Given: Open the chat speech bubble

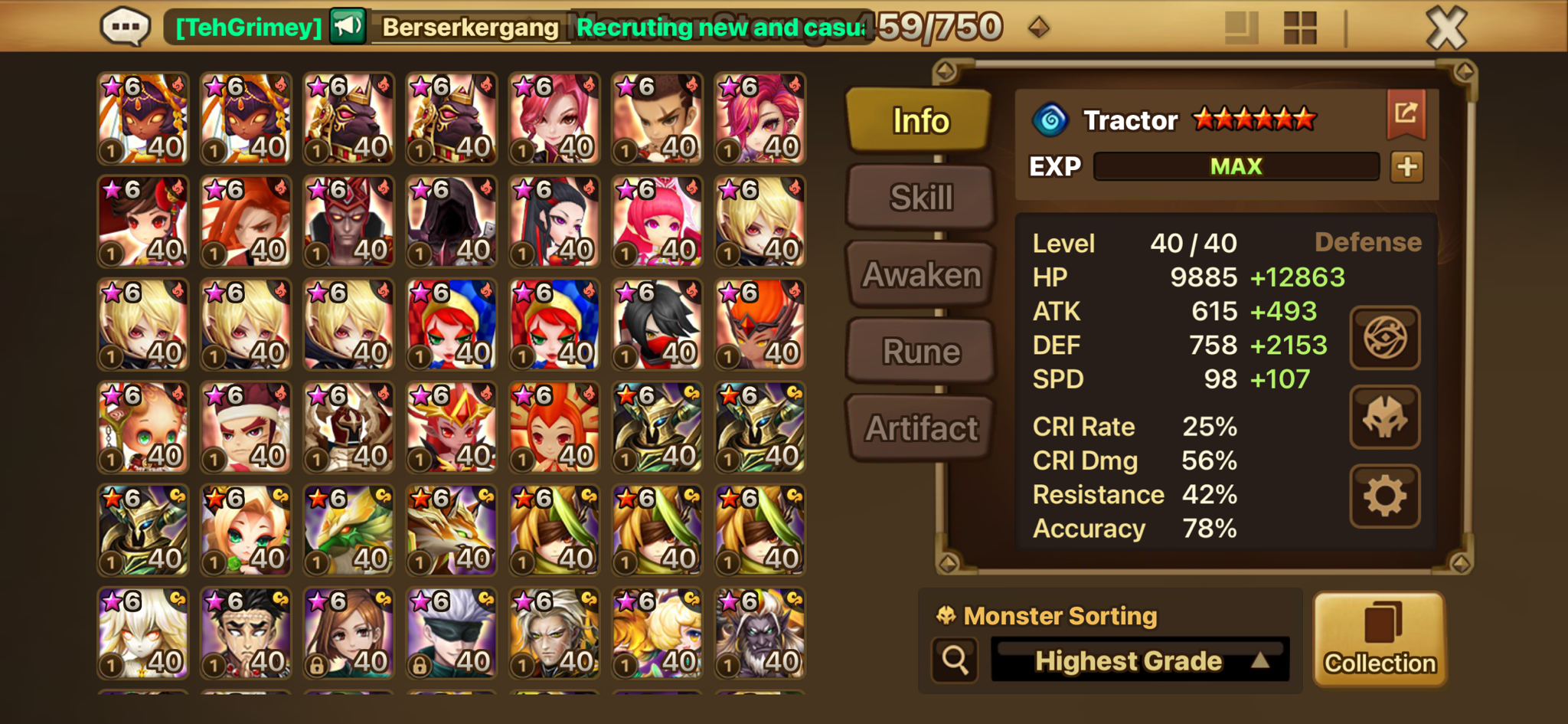Looking at the screenshot, I should (x=125, y=28).
